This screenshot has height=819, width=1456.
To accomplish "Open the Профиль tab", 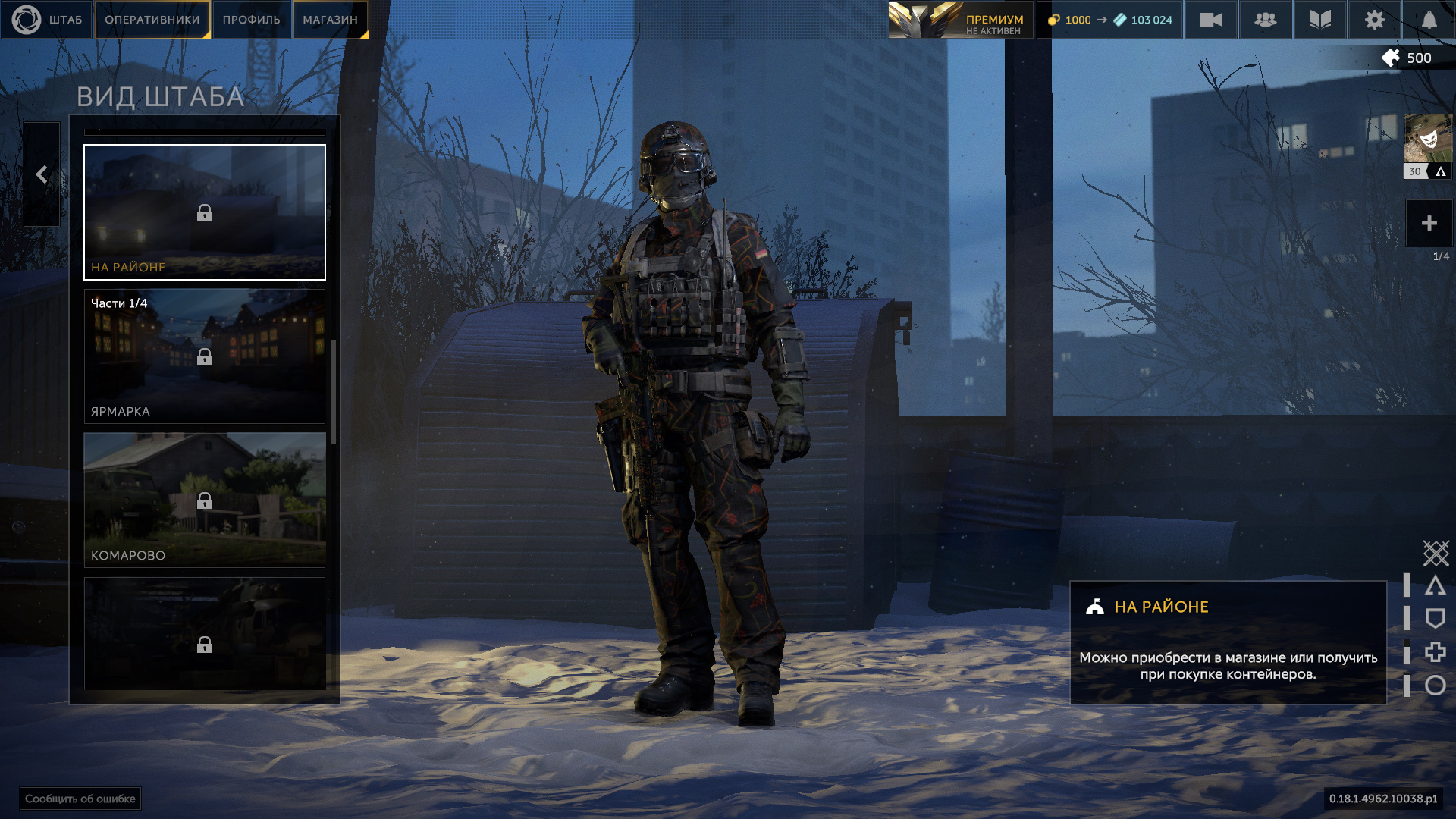I will [x=251, y=20].
